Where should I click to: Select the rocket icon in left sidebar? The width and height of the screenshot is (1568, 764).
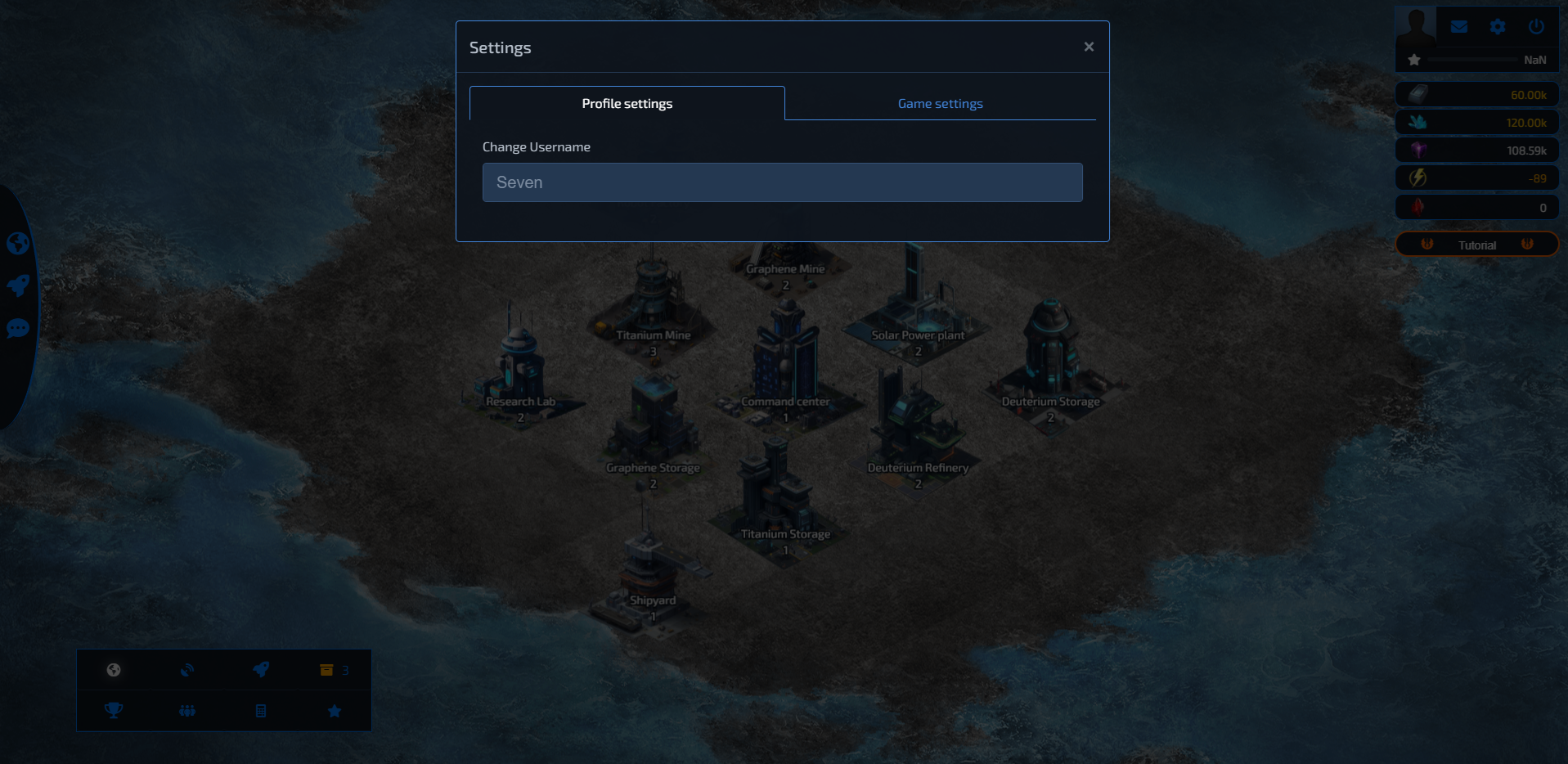(x=18, y=285)
